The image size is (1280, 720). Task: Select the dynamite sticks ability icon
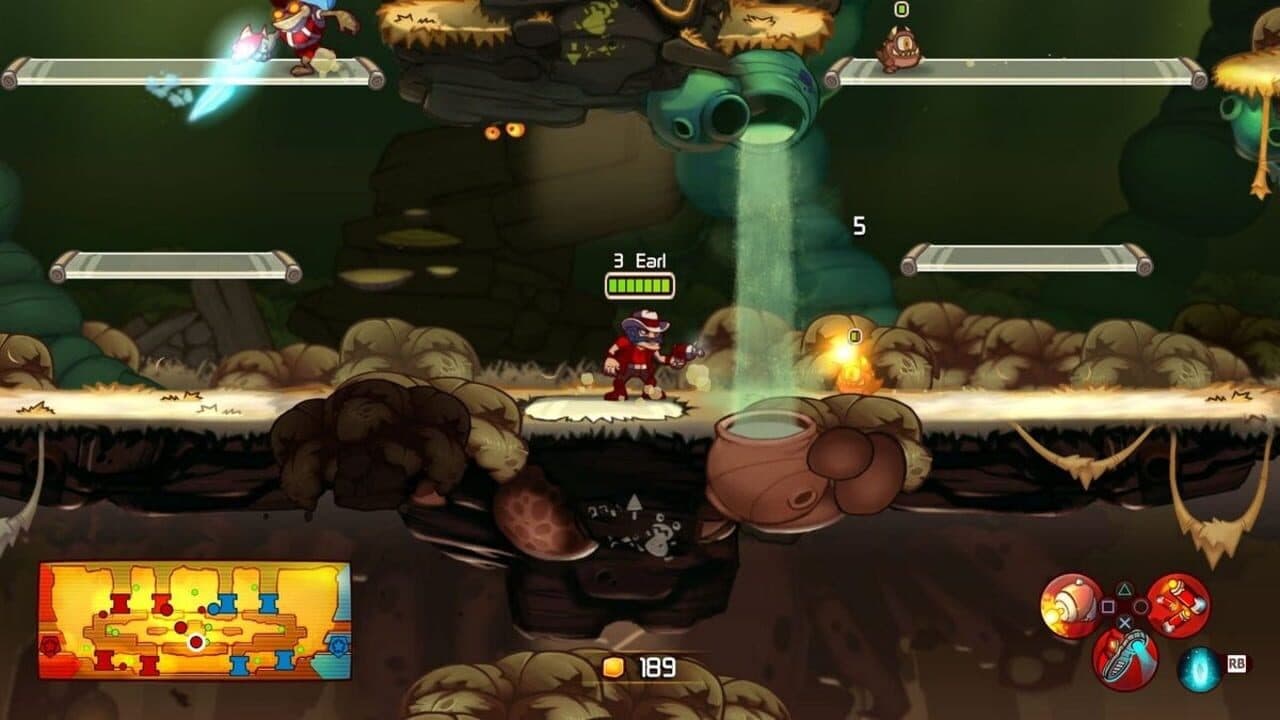tap(1180, 604)
